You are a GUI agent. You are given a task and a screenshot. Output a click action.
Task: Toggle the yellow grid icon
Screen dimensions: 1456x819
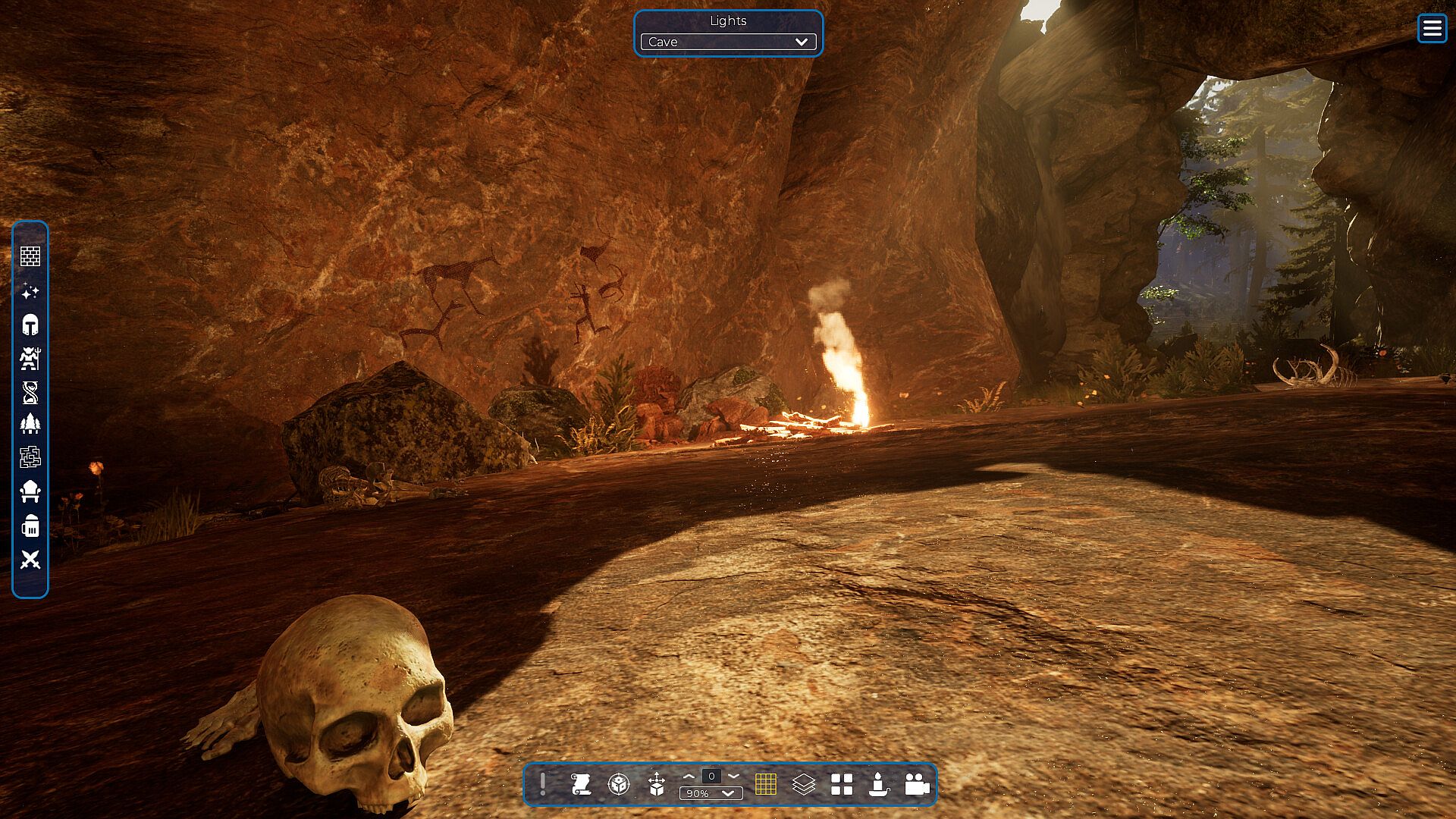click(x=766, y=784)
